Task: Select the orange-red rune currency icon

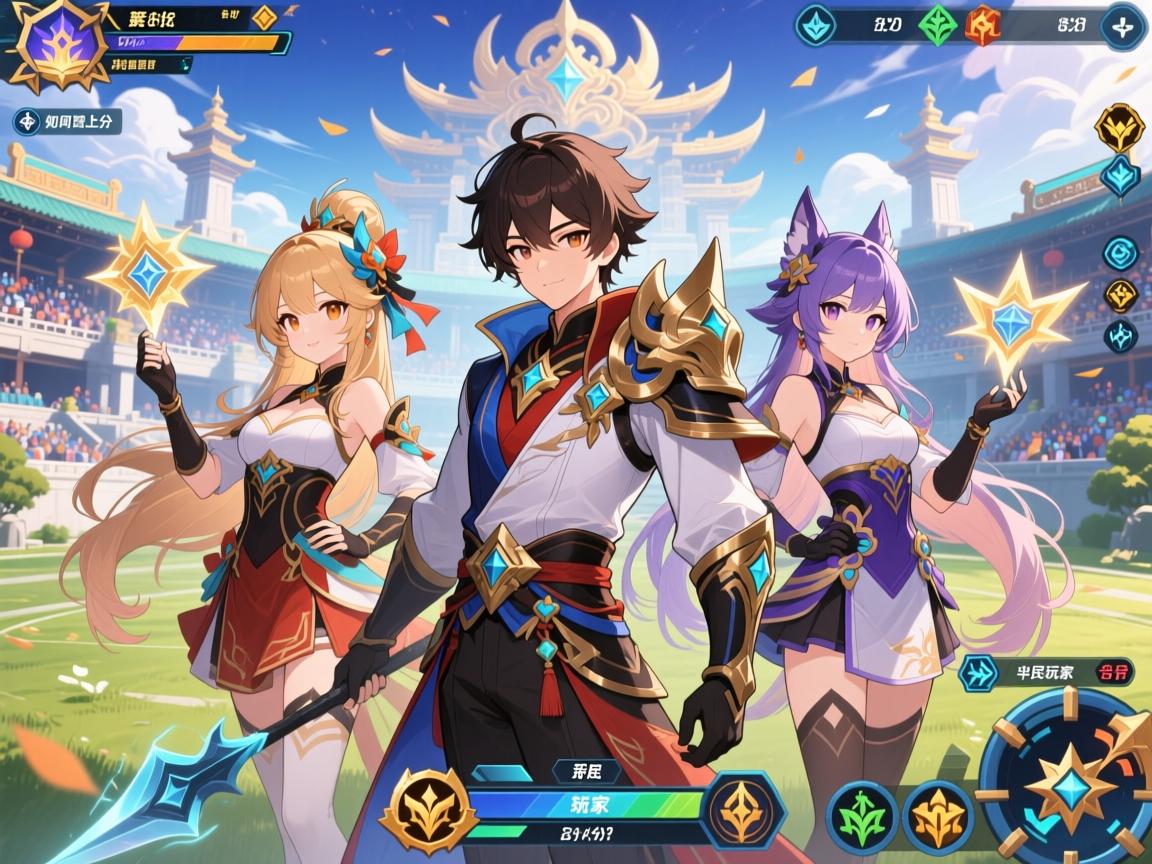Action: pos(983,25)
